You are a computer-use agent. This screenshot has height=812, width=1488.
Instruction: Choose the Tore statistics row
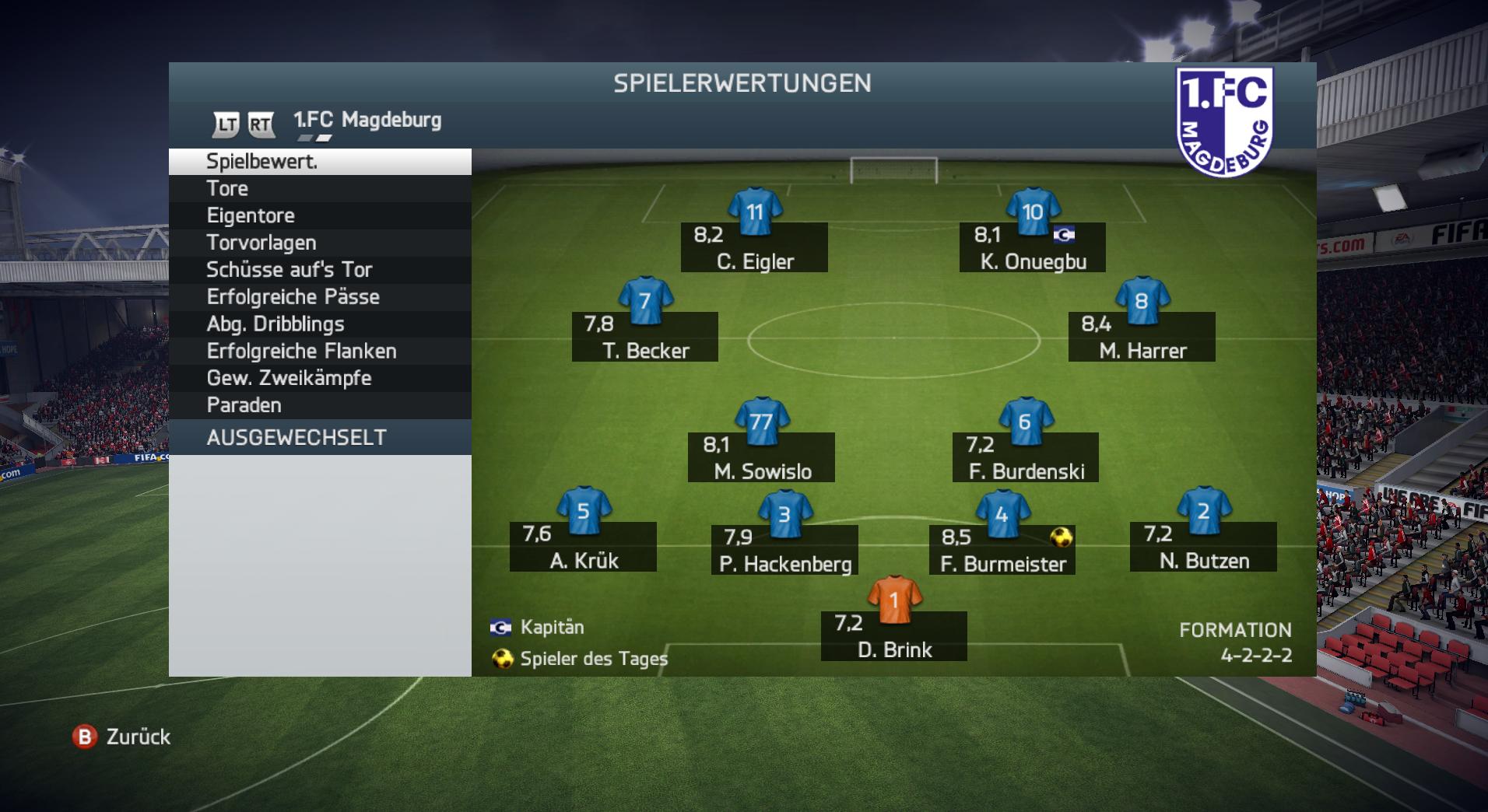[x=319, y=188]
